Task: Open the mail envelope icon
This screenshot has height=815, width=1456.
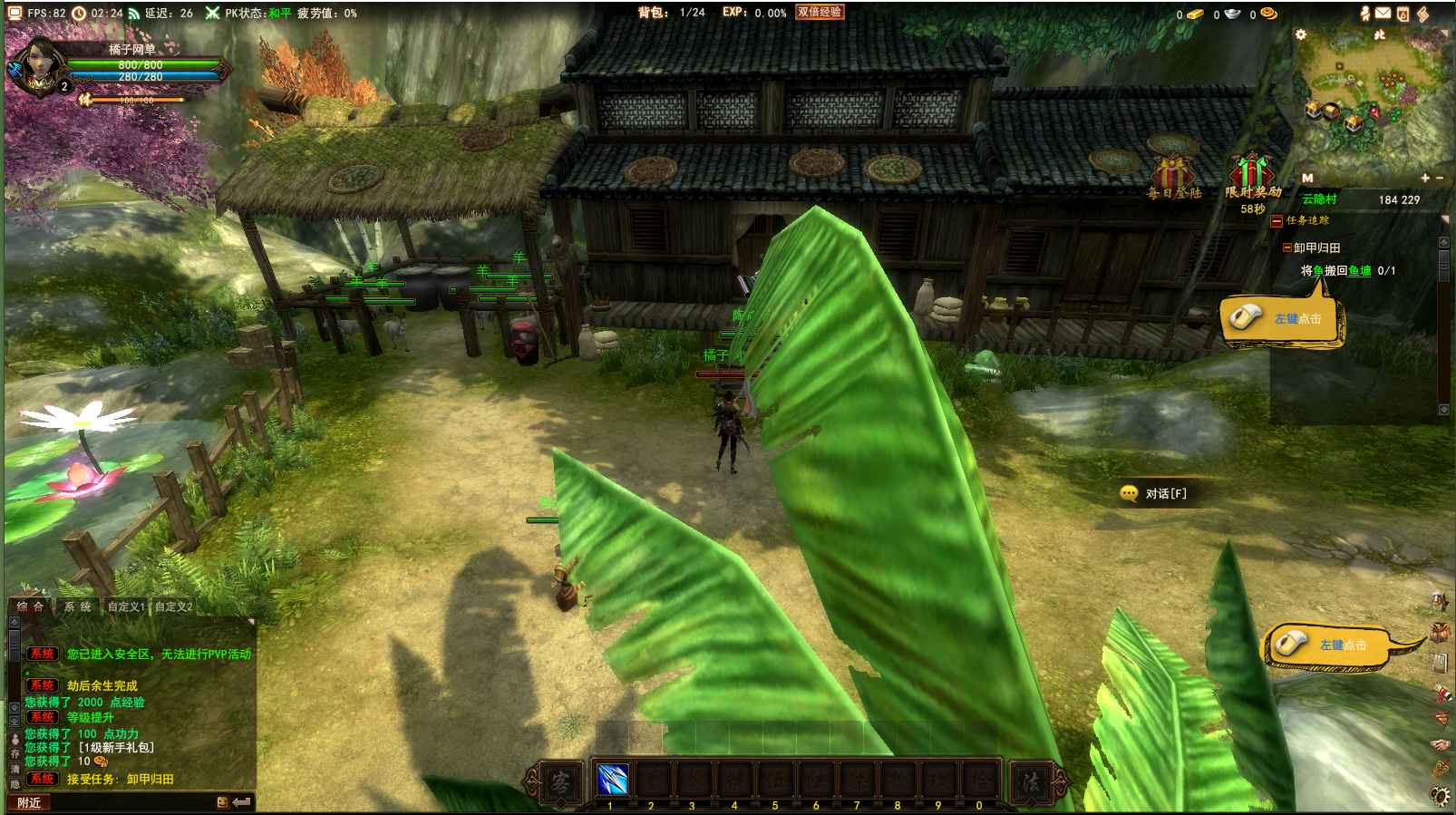Action: [x=1383, y=13]
